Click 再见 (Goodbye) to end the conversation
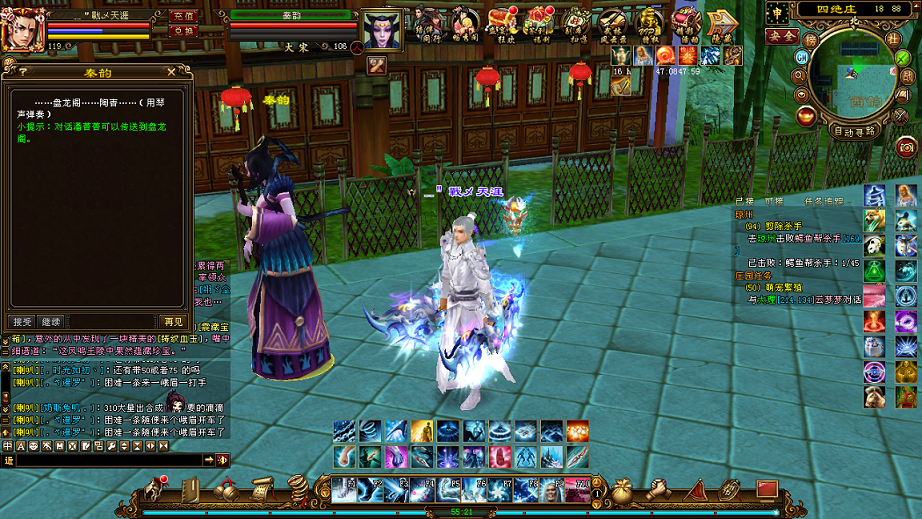The image size is (922, 519). tap(173, 321)
